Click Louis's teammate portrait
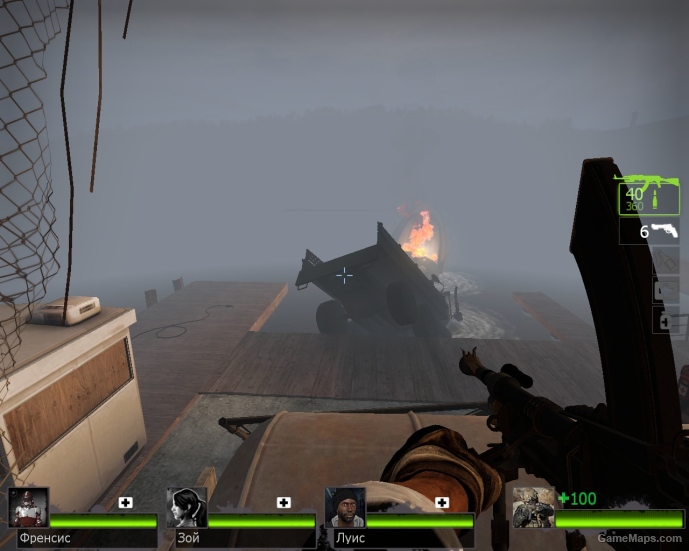 [344, 508]
